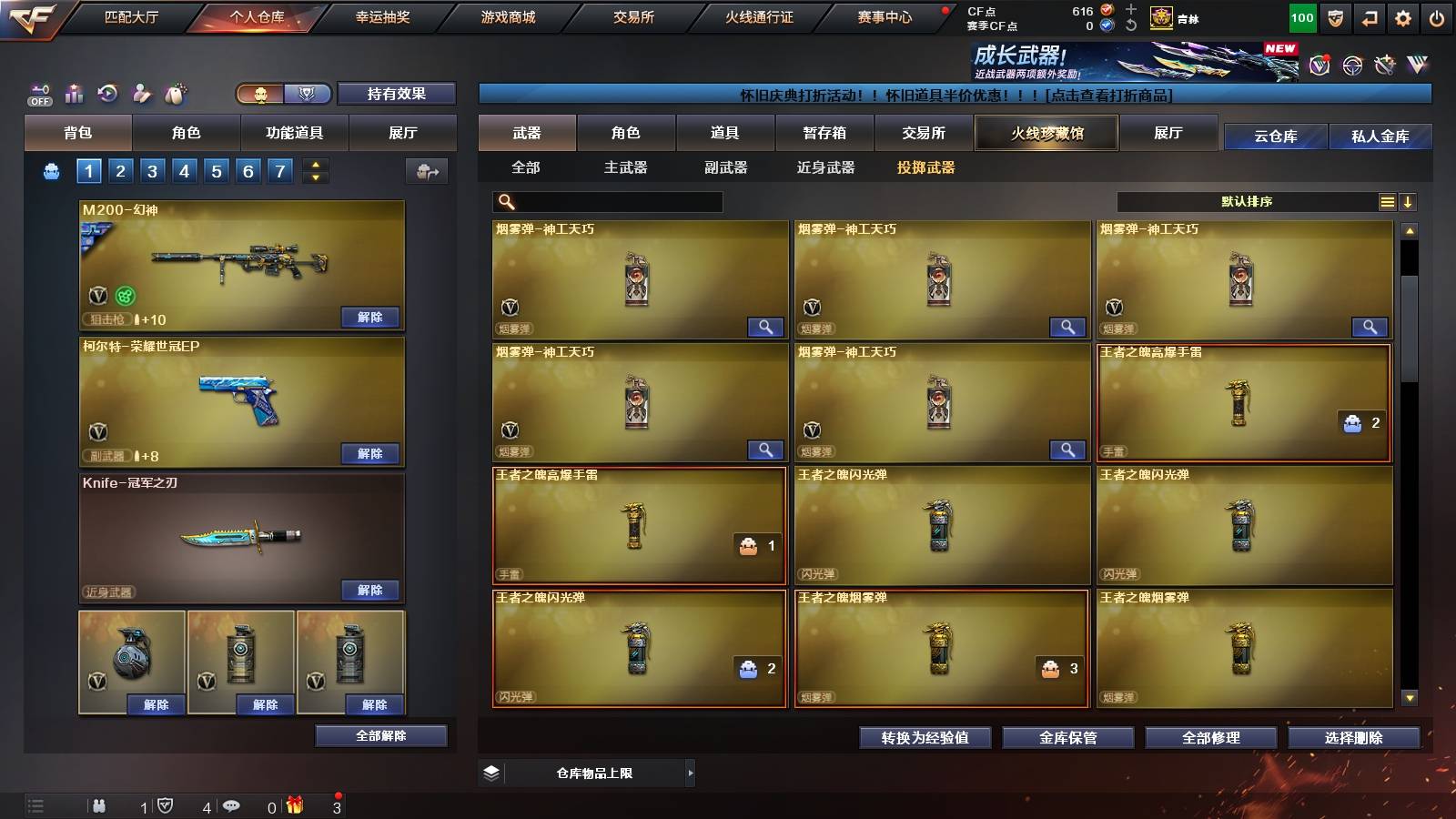Click the power exit icon at top right
Image resolution: width=1456 pixels, height=819 pixels.
coord(1437,16)
